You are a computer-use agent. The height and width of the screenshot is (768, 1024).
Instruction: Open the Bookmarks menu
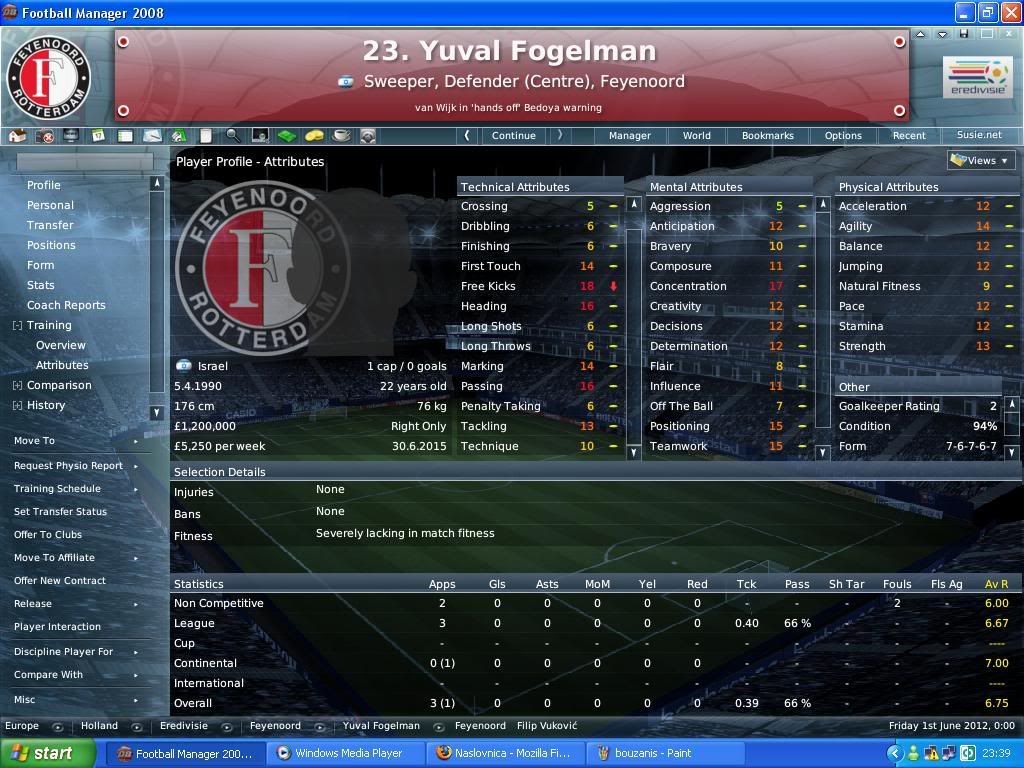(x=767, y=135)
